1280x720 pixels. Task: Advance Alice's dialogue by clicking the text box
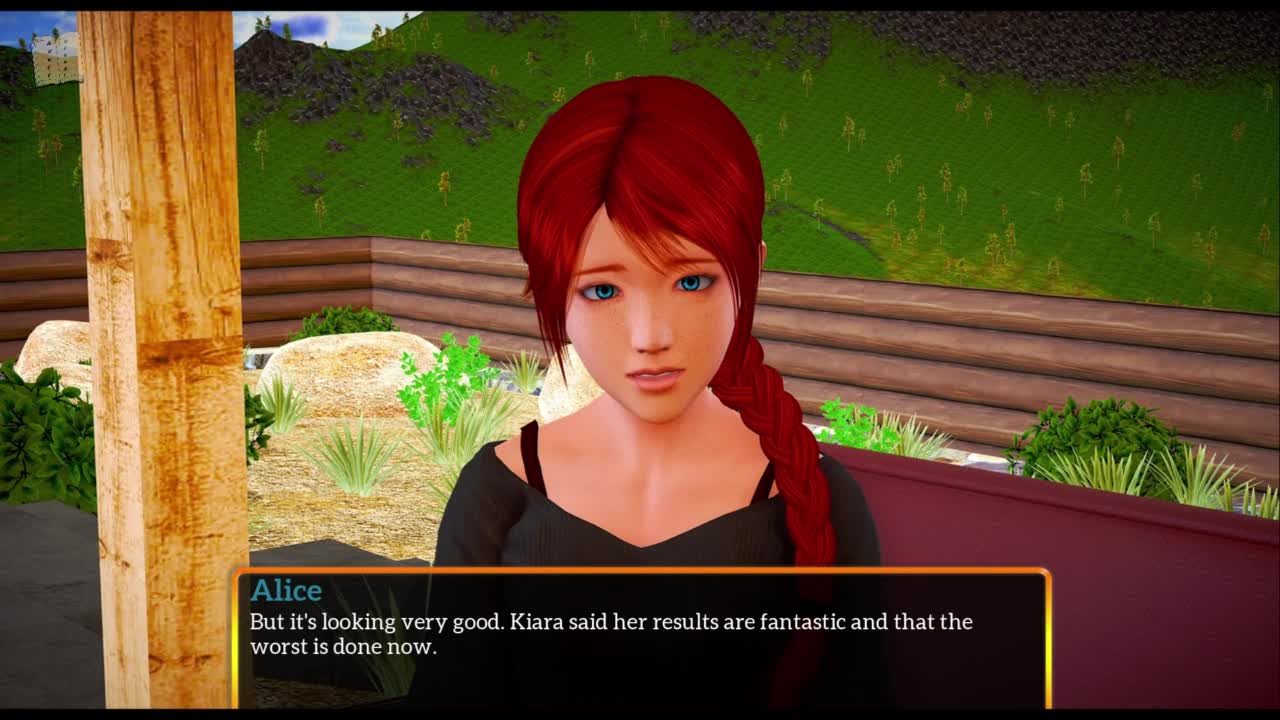coord(641,638)
